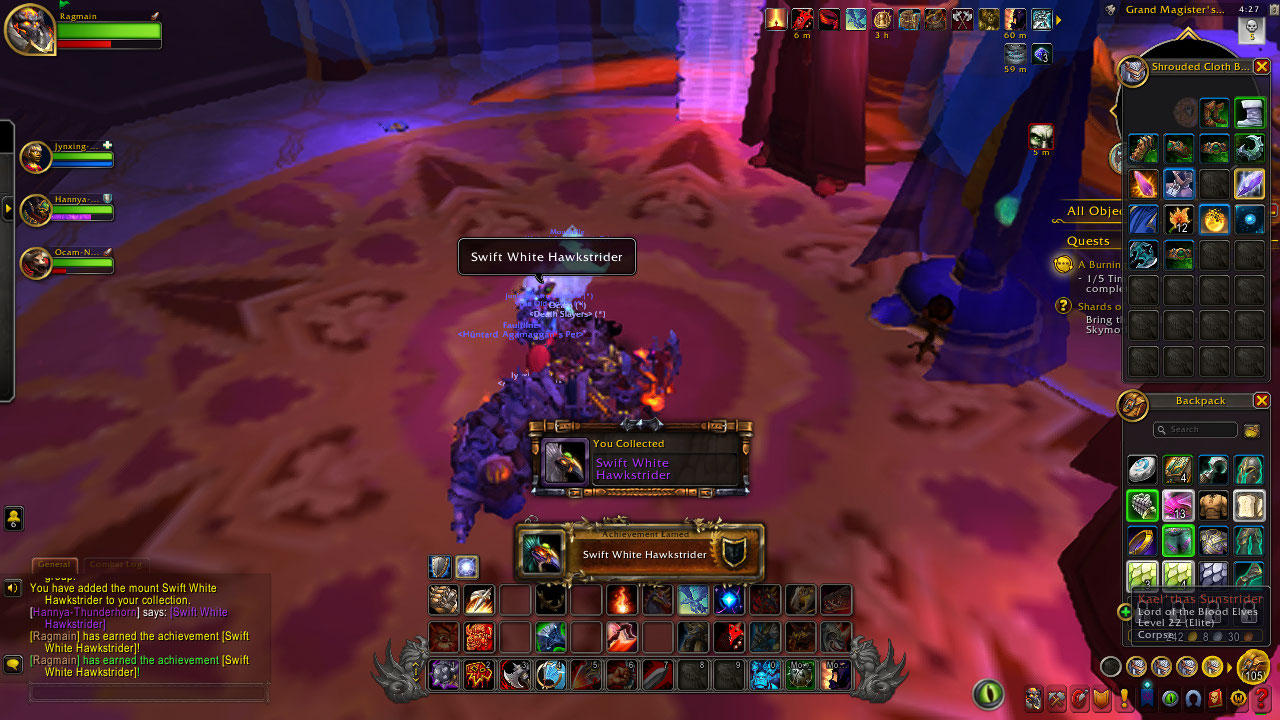Use the spiked mace ability in slot 1
The image size is (1280, 720).
click(x=444, y=675)
